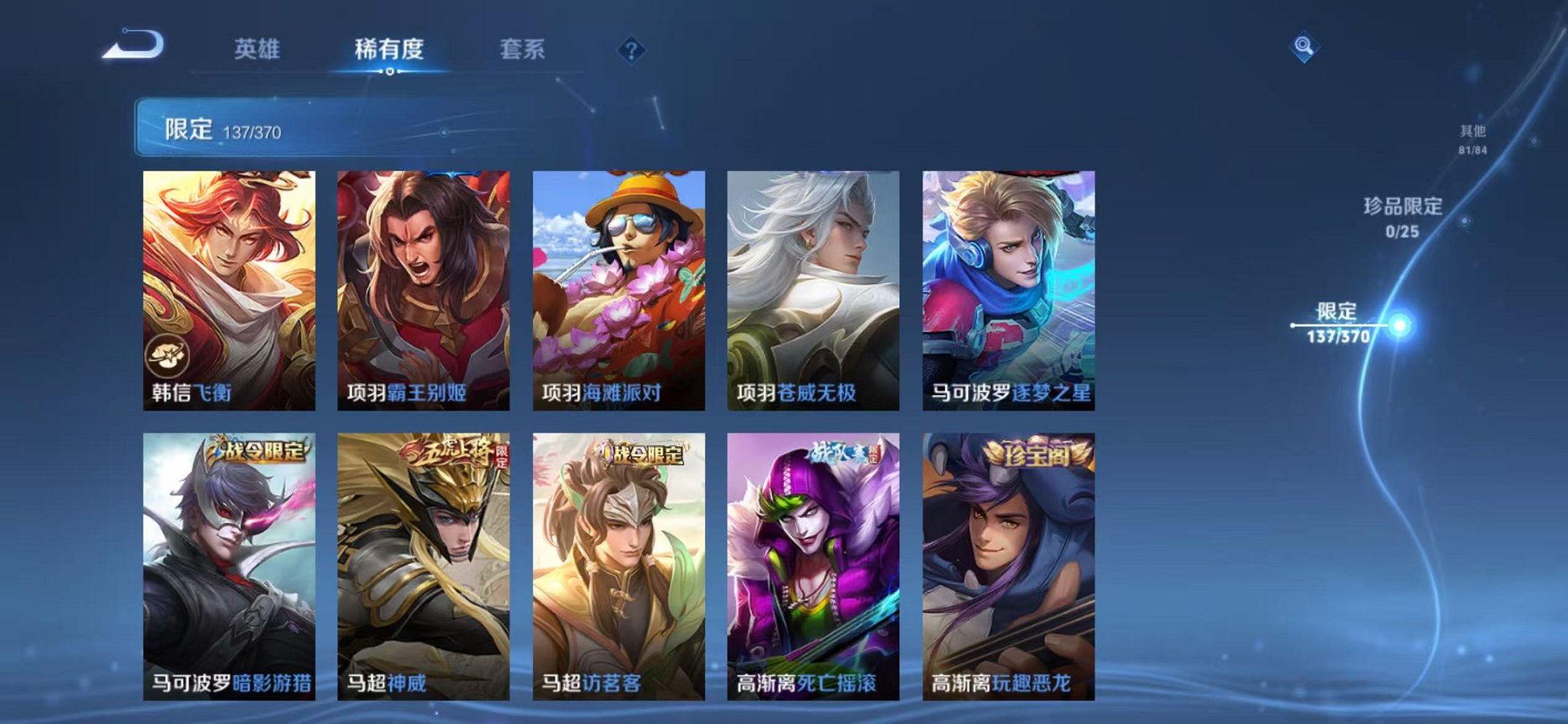This screenshot has width=1568, height=724.
Task: Switch to the 套系 tab
Action: click(x=522, y=49)
